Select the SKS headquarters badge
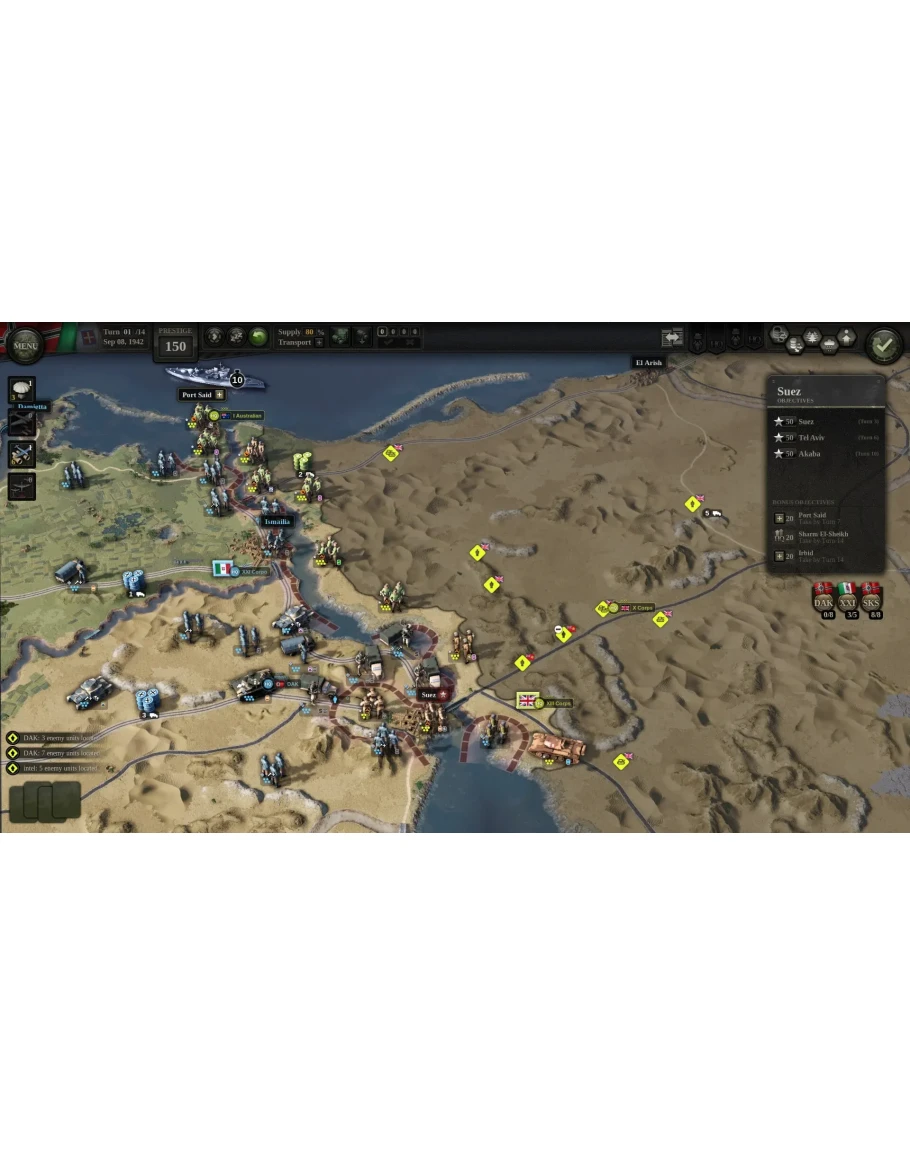The height and width of the screenshot is (1155, 910). [871, 598]
